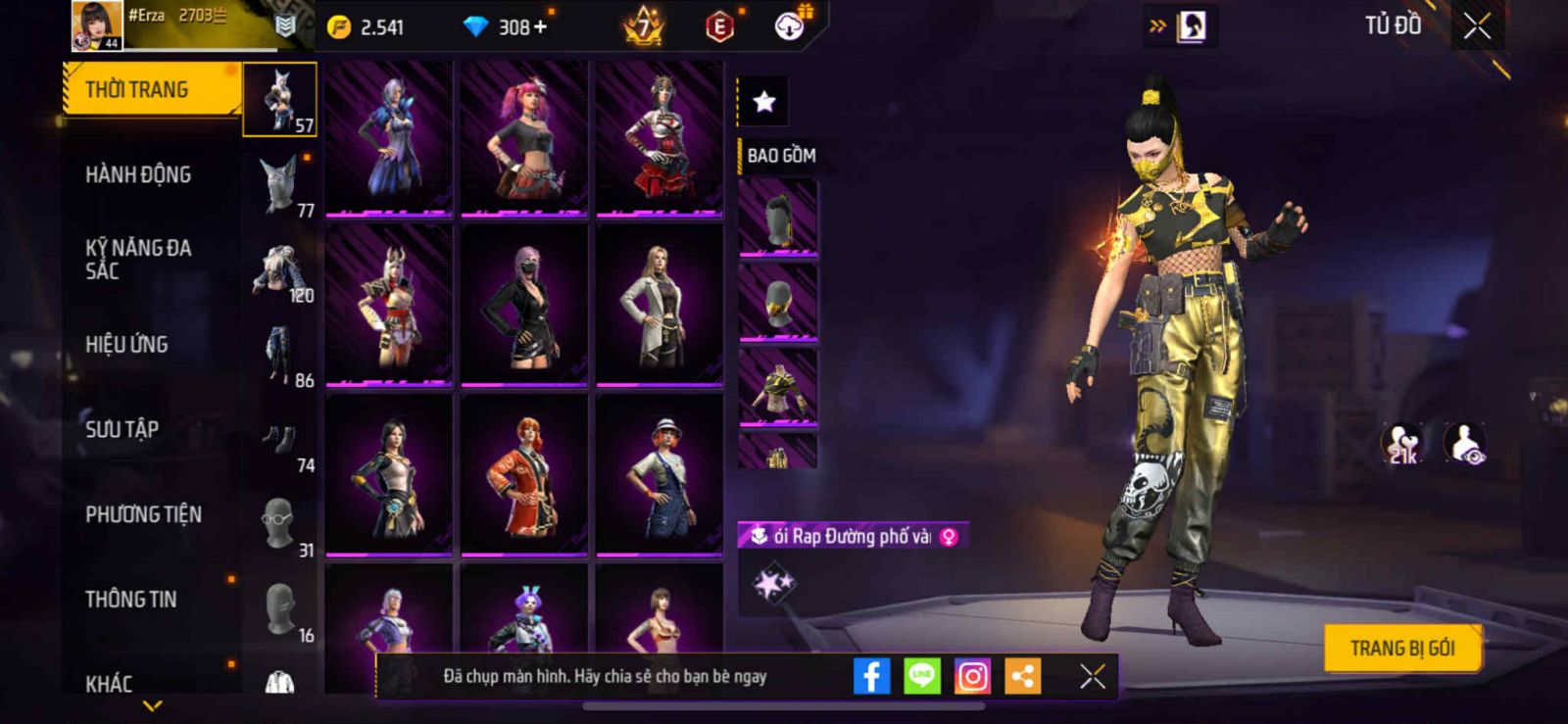Select the black mask outfit bundle
Image resolution: width=1568 pixels, height=724 pixels.
pyautogui.click(x=524, y=306)
